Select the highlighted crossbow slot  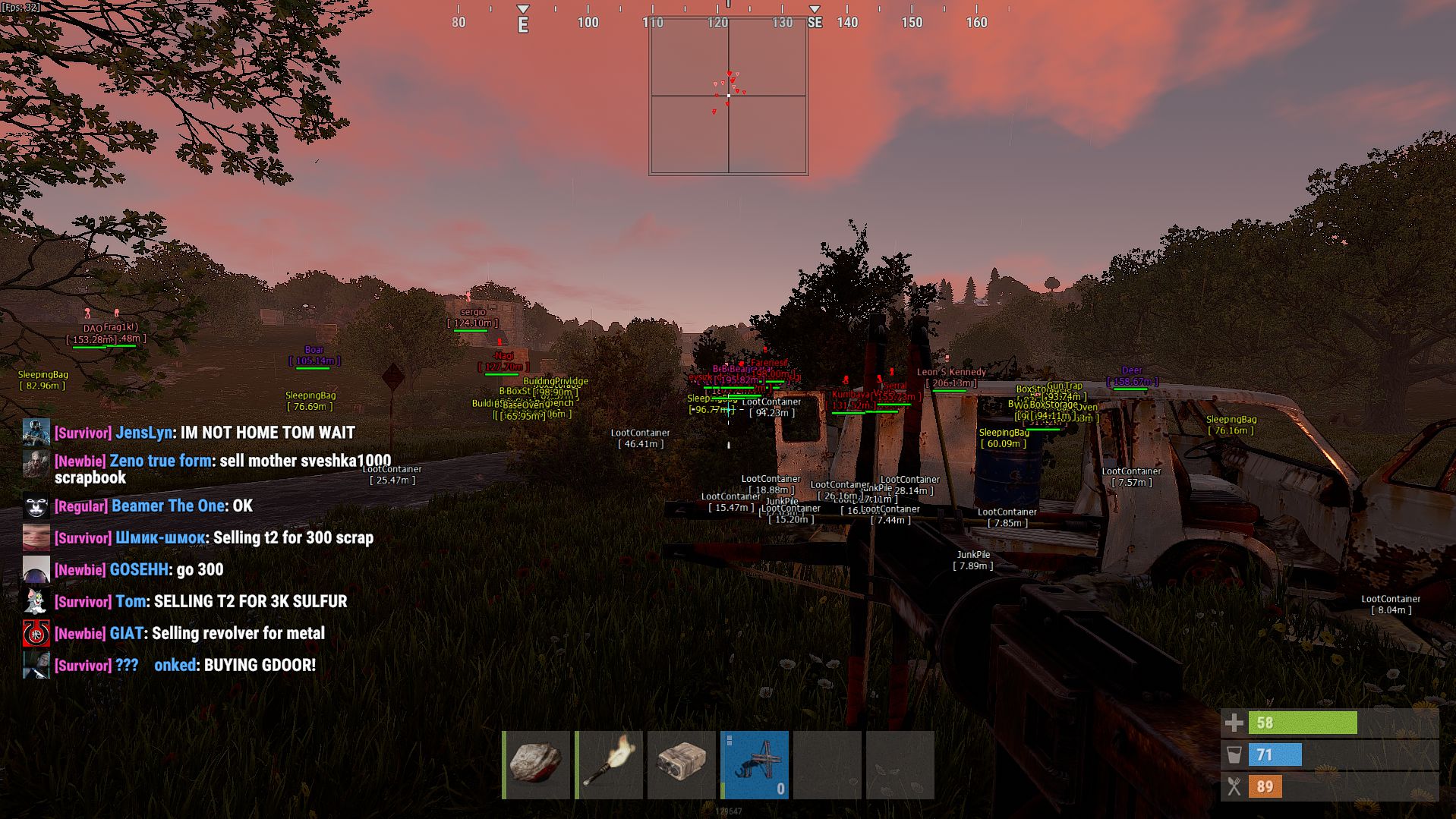[755, 764]
